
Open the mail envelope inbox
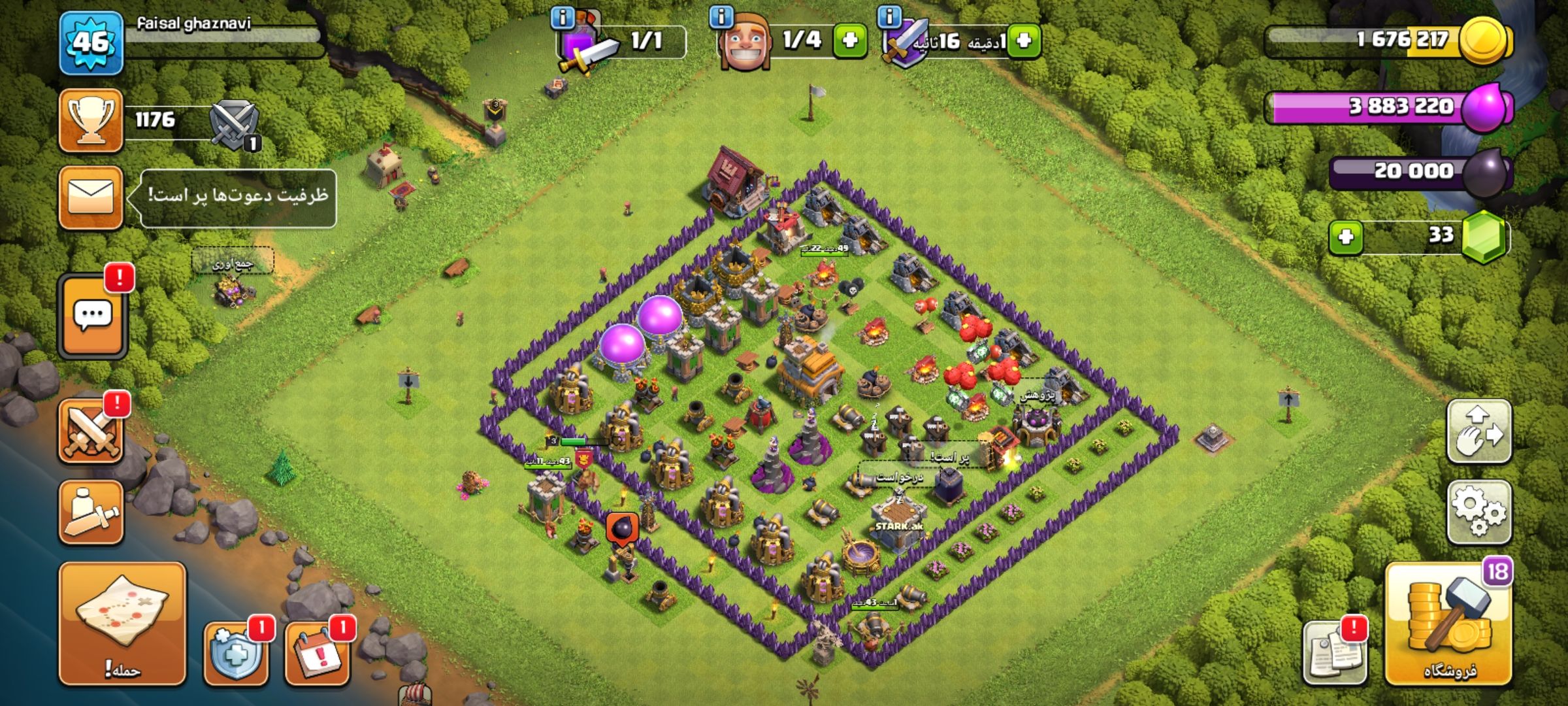[x=91, y=197]
